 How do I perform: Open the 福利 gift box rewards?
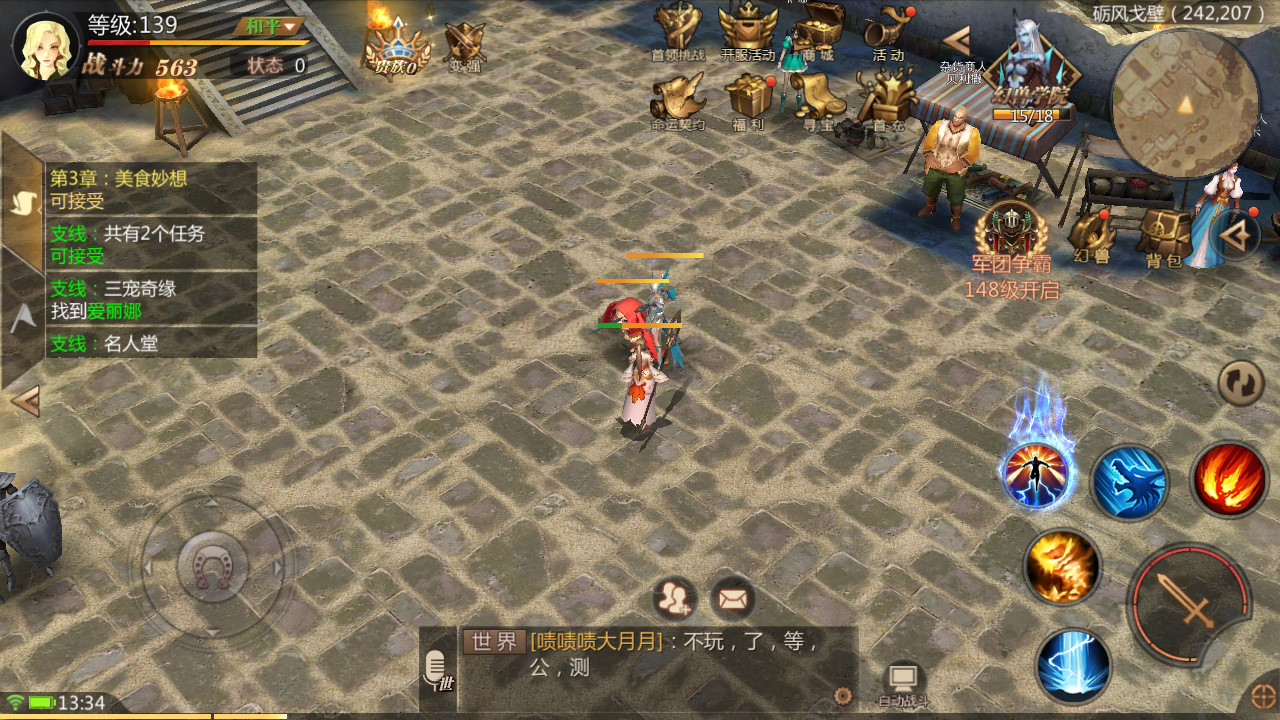748,100
